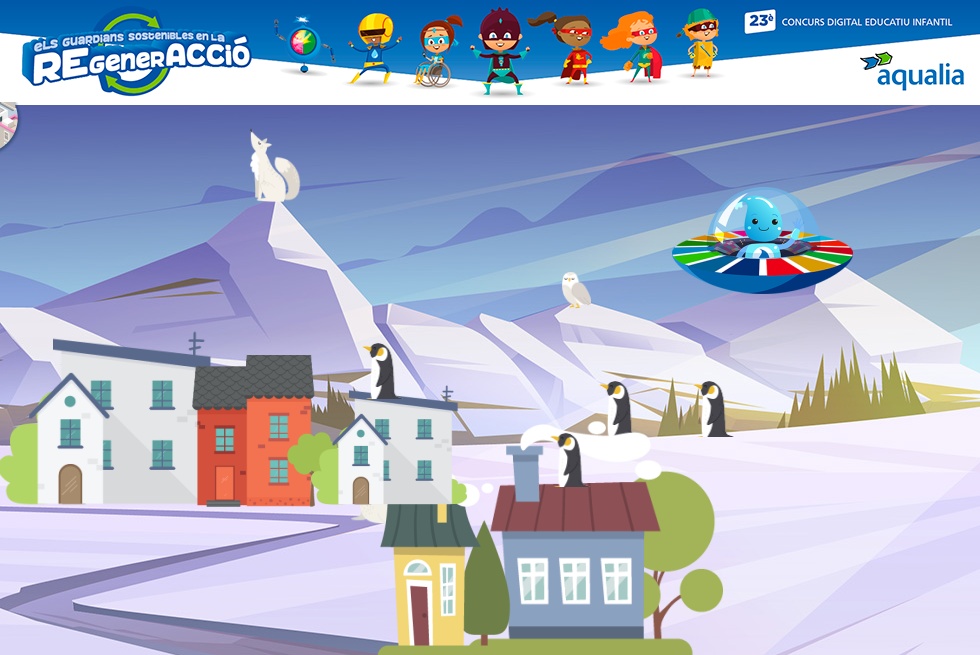Open the circular map thumbnail at left edge
Screen dimensions: 980x655
tap(7, 126)
